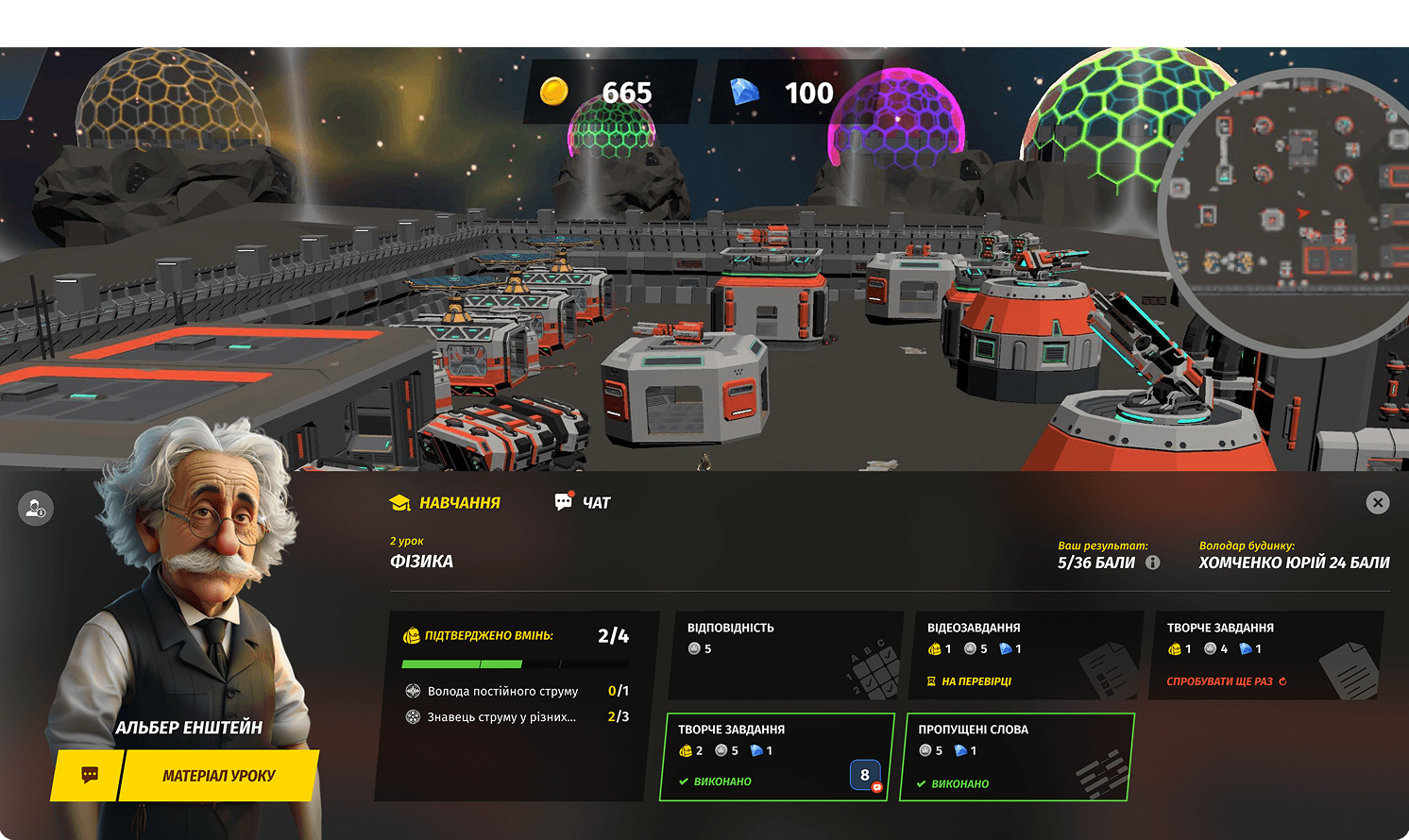The width and height of the screenshot is (1409, 840).
Task: Click the yellow chat bubble button
Action: (90, 775)
